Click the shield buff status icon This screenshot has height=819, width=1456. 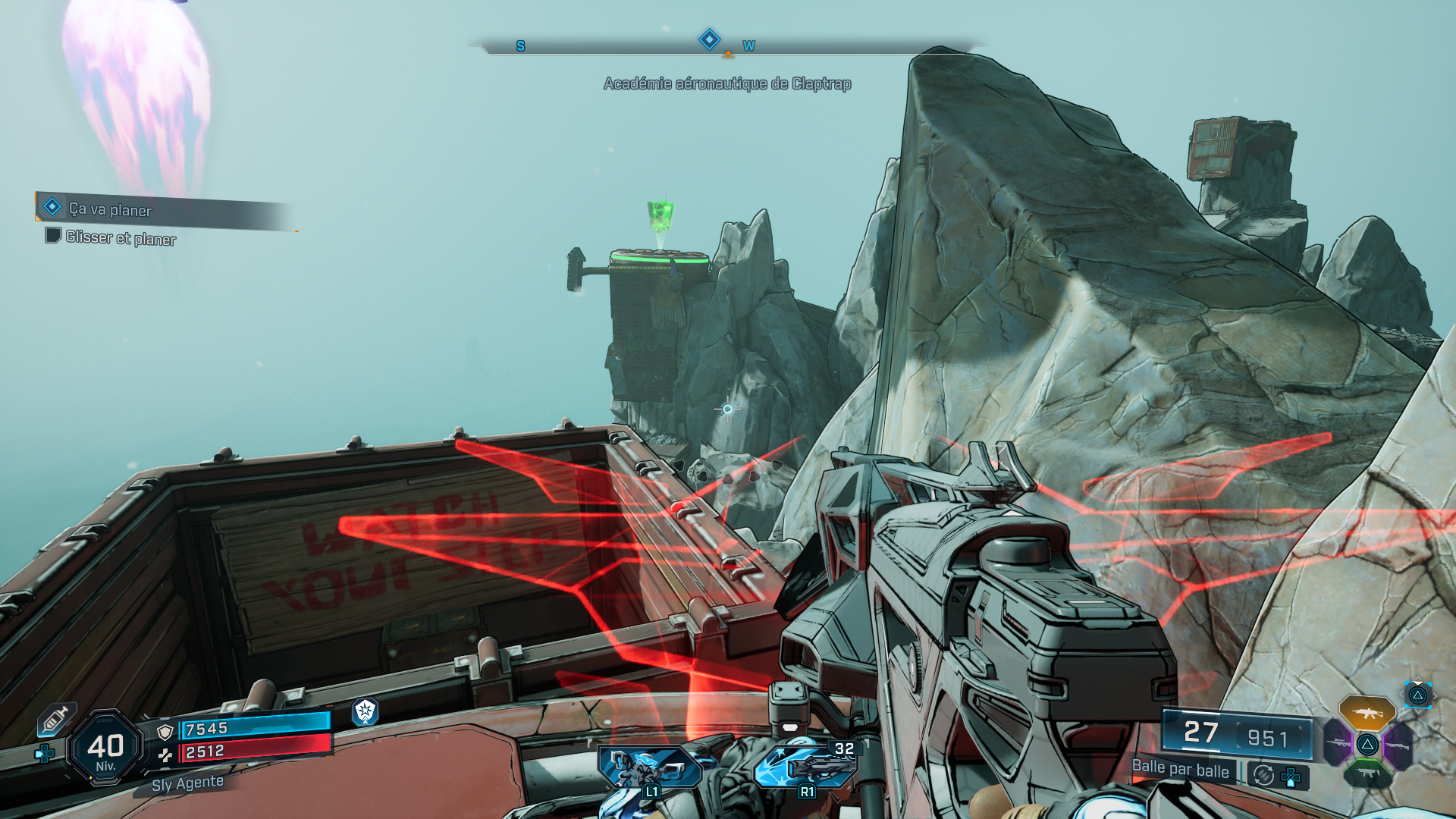[365, 711]
